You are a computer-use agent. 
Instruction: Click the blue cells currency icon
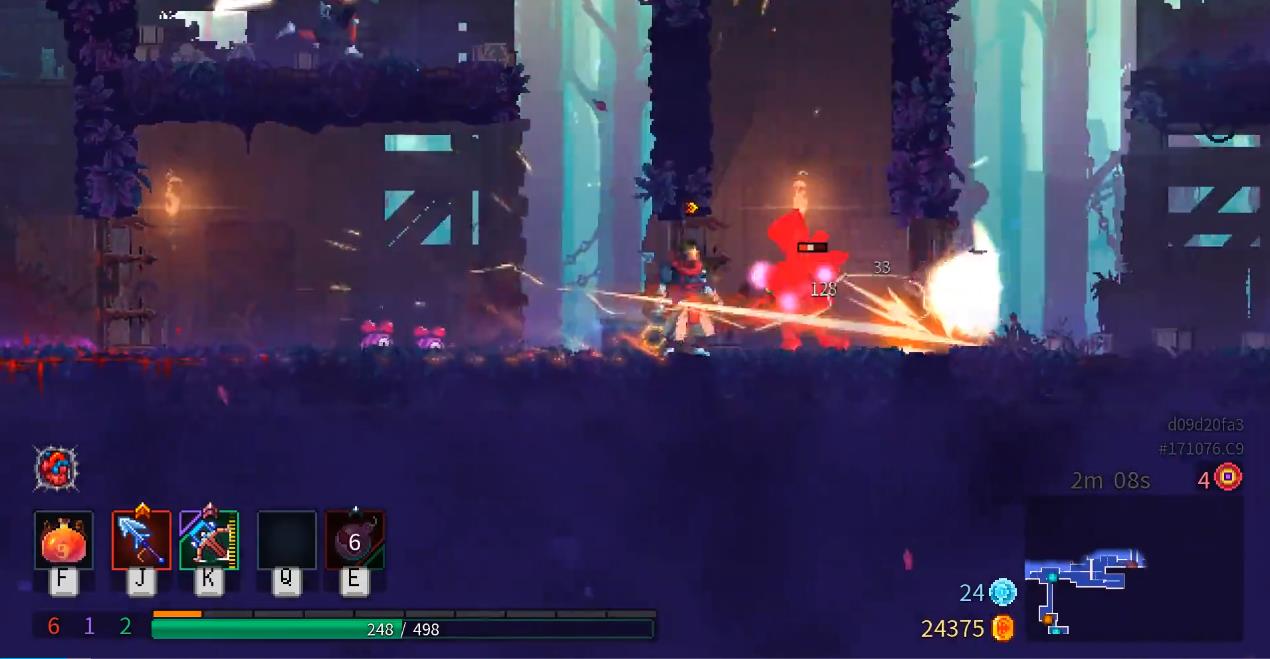(x=1003, y=593)
